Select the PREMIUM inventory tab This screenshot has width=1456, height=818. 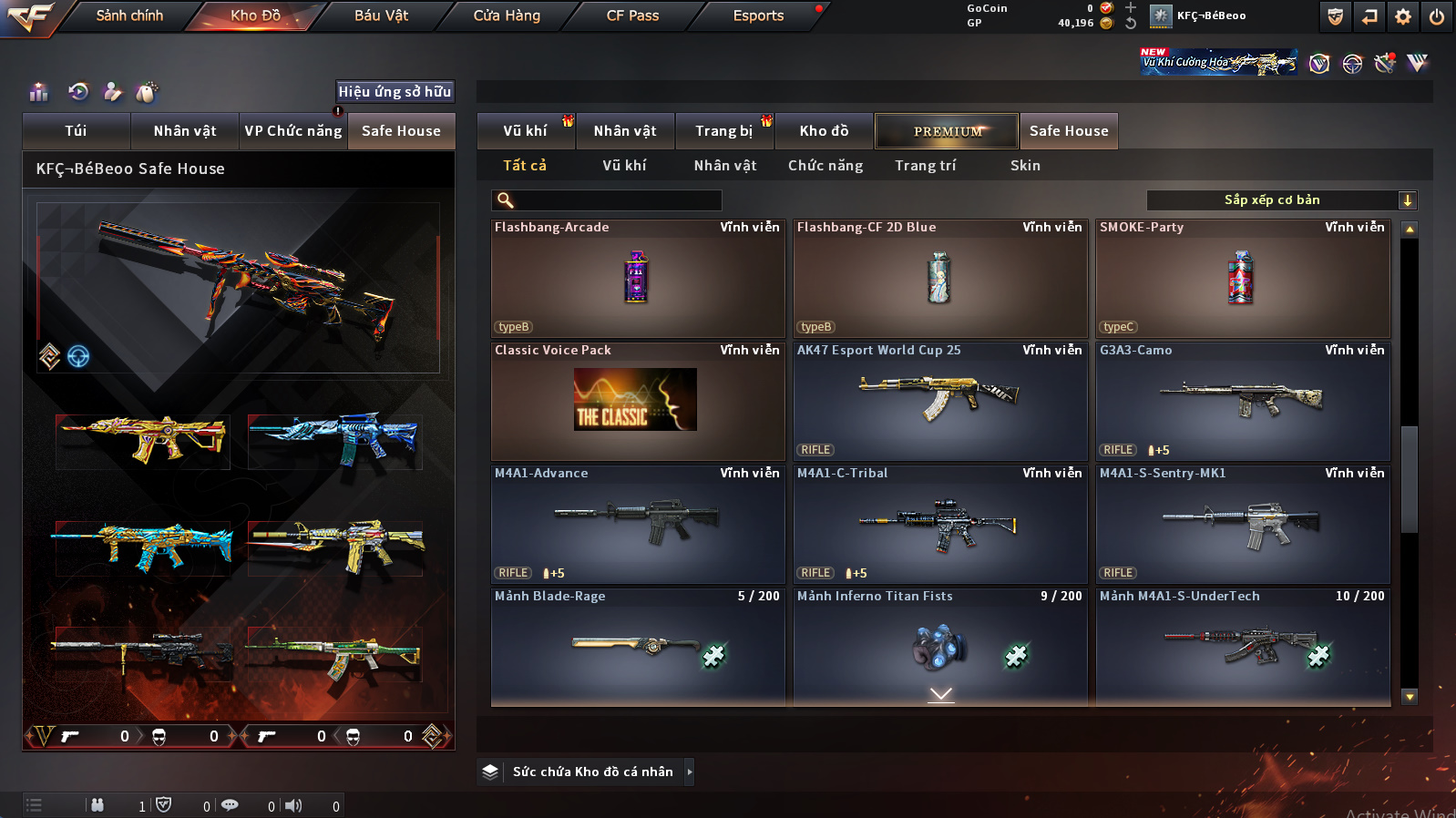pos(947,131)
